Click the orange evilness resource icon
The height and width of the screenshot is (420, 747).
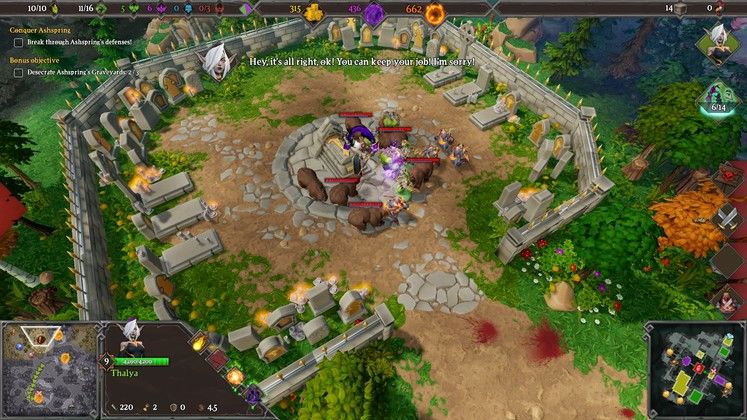pyautogui.click(x=435, y=13)
